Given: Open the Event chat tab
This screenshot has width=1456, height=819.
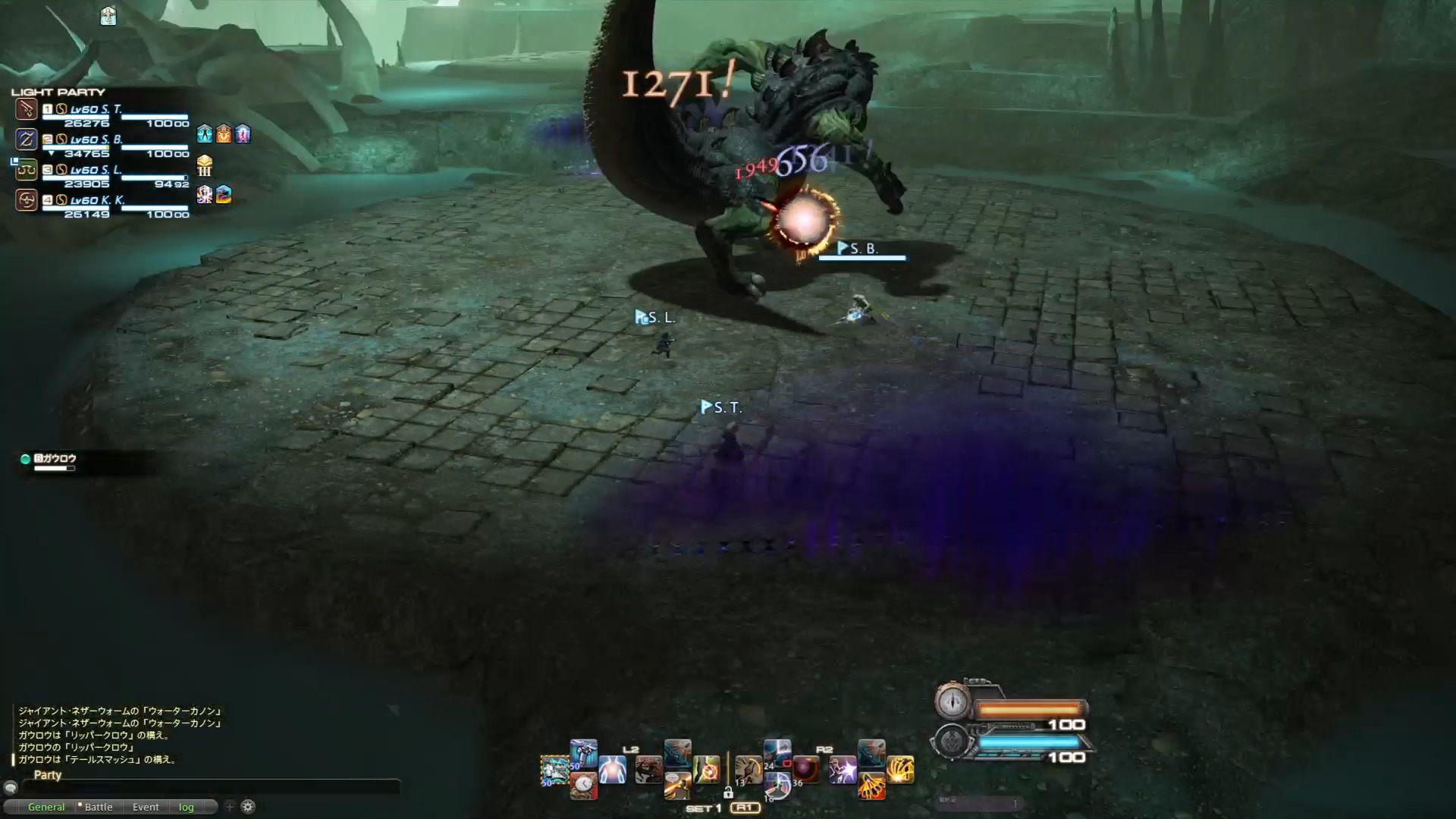Looking at the screenshot, I should 145,807.
